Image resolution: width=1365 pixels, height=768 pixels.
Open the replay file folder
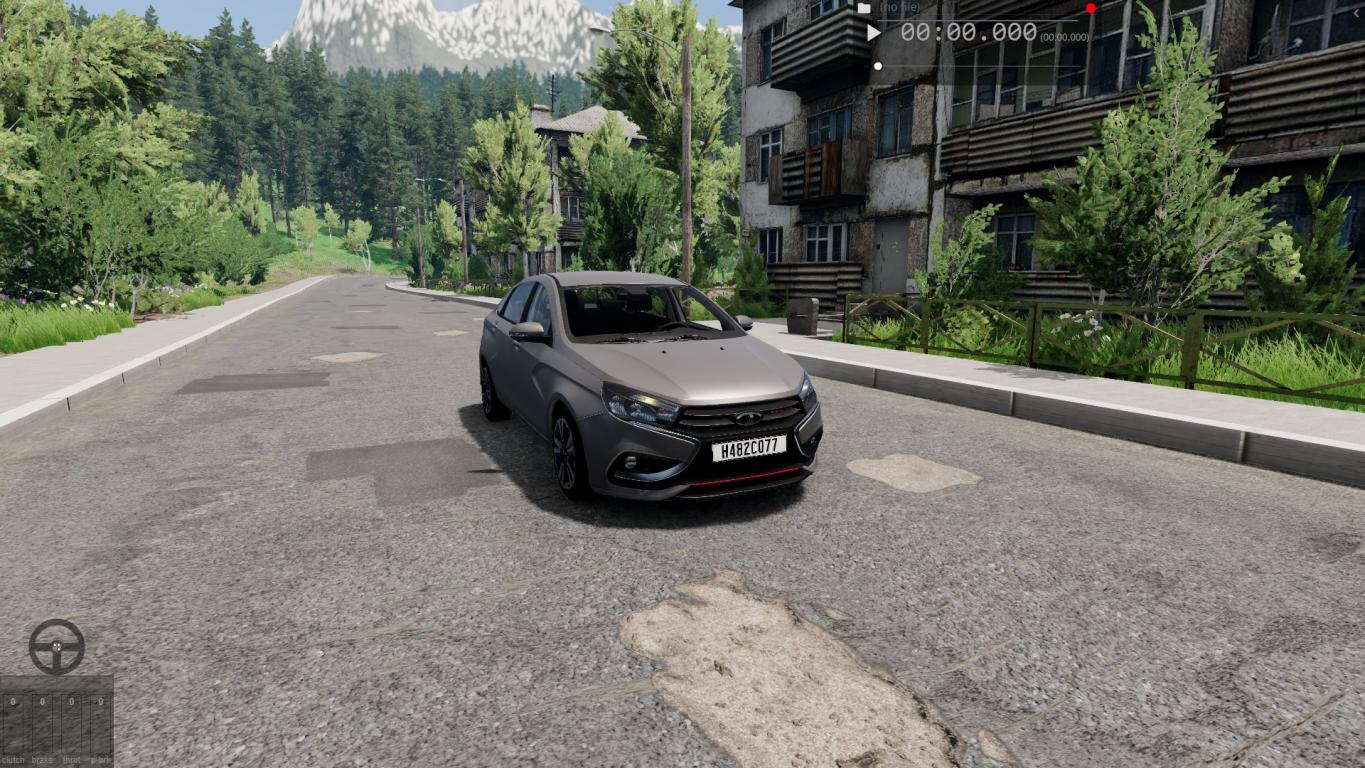point(864,8)
